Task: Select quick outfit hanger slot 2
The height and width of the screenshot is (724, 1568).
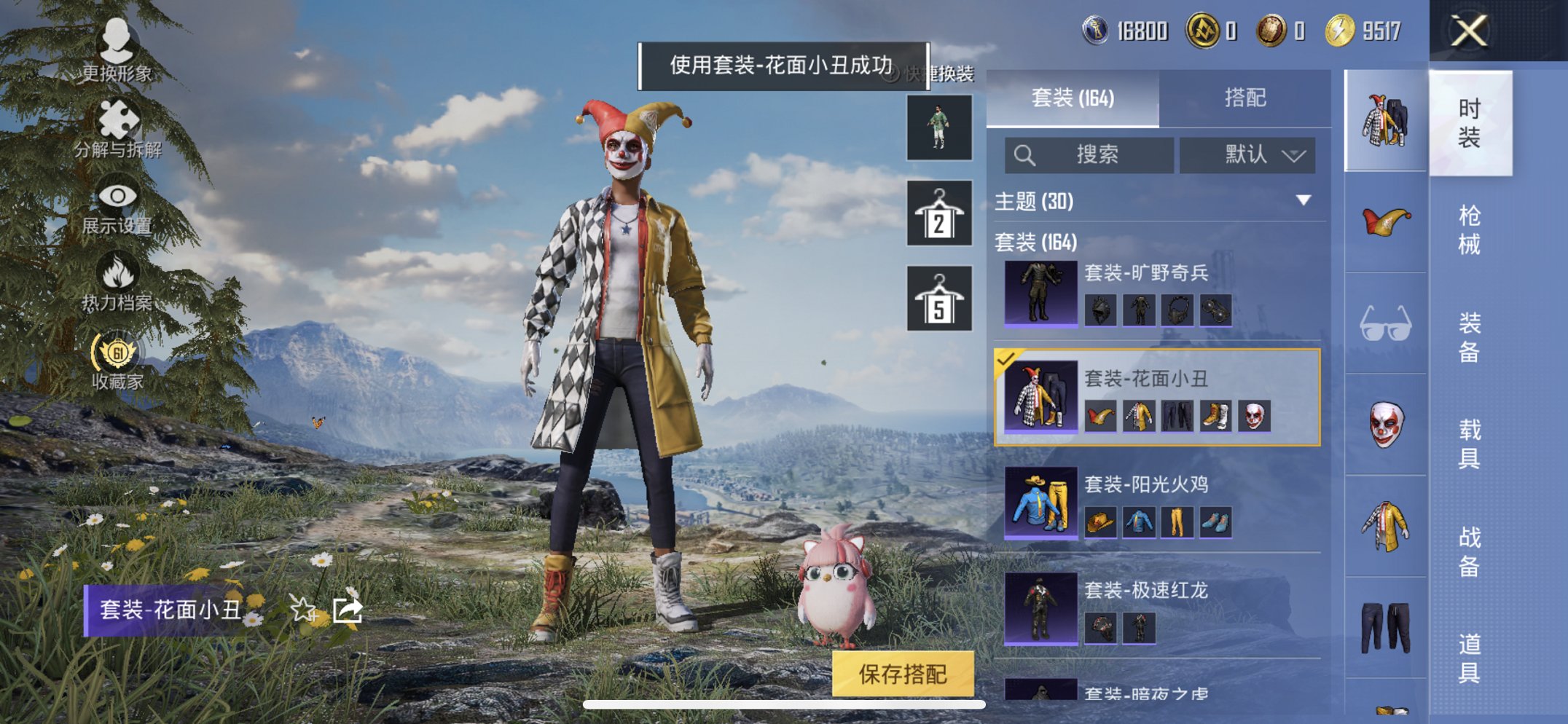Action: pyautogui.click(x=939, y=216)
